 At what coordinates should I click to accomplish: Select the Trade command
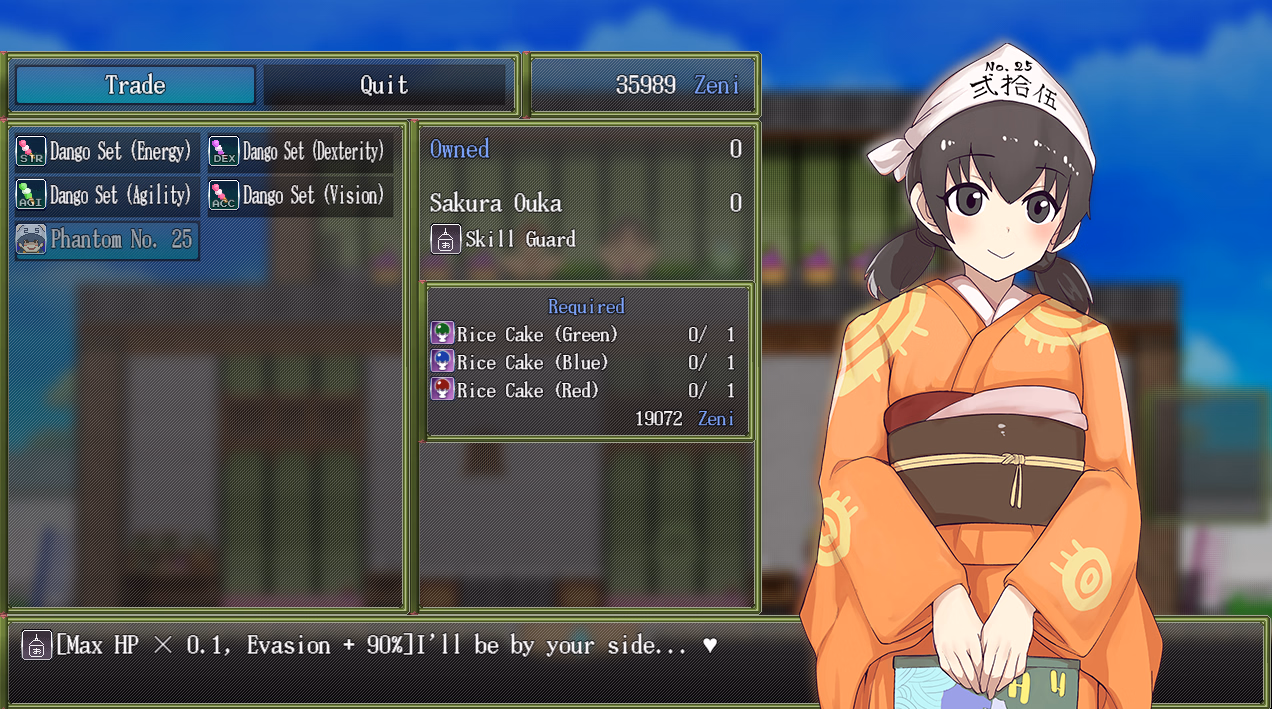[135, 85]
